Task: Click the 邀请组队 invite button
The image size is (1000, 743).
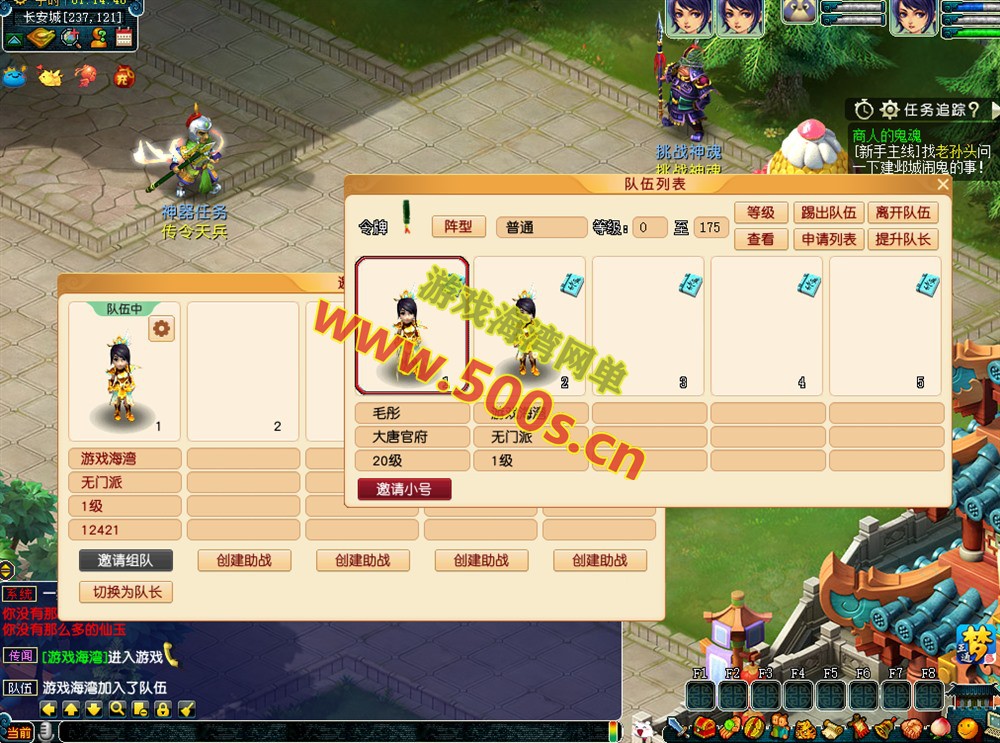Action: [x=125, y=560]
